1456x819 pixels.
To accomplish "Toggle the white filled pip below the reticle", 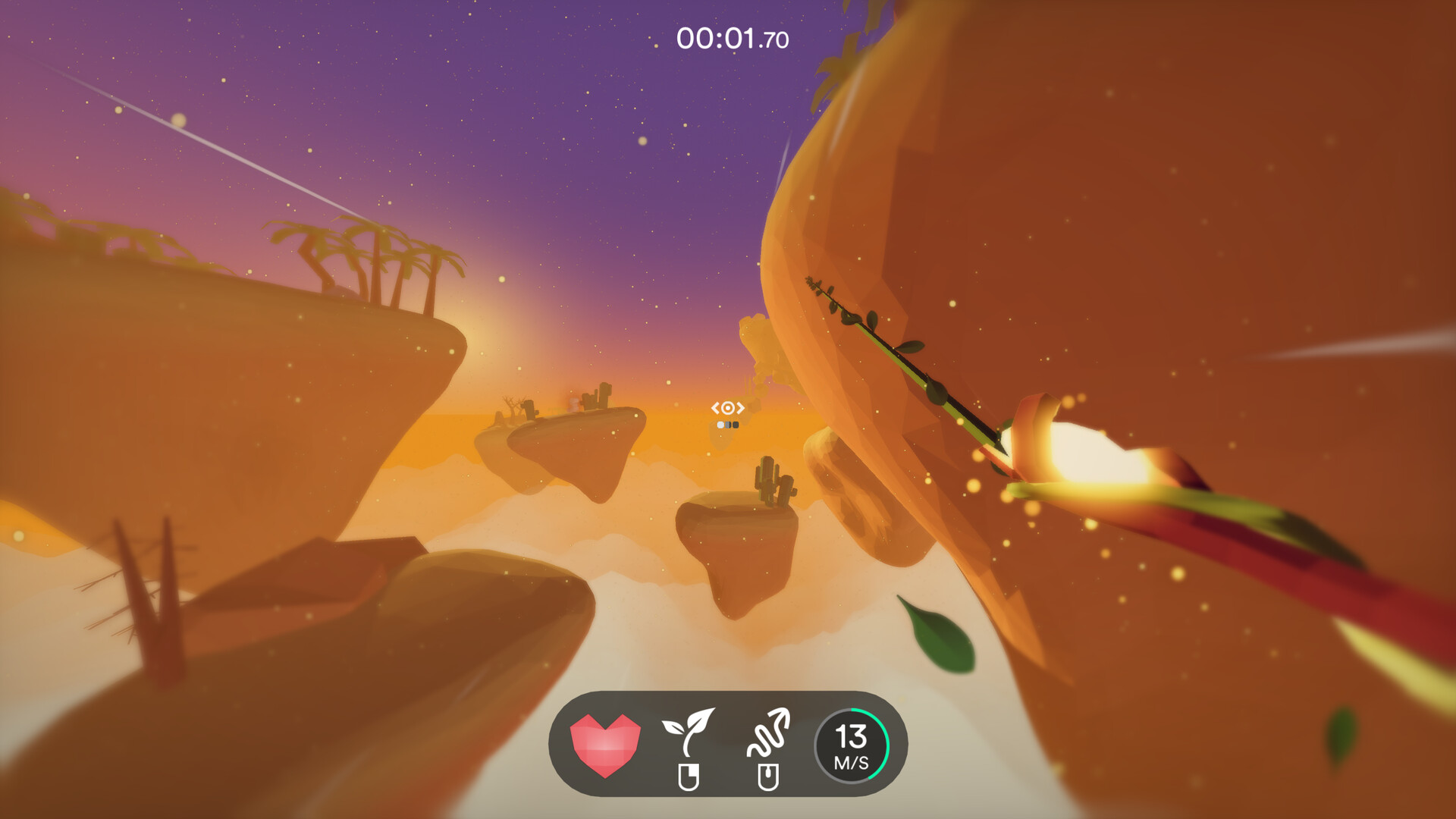I will [x=720, y=425].
